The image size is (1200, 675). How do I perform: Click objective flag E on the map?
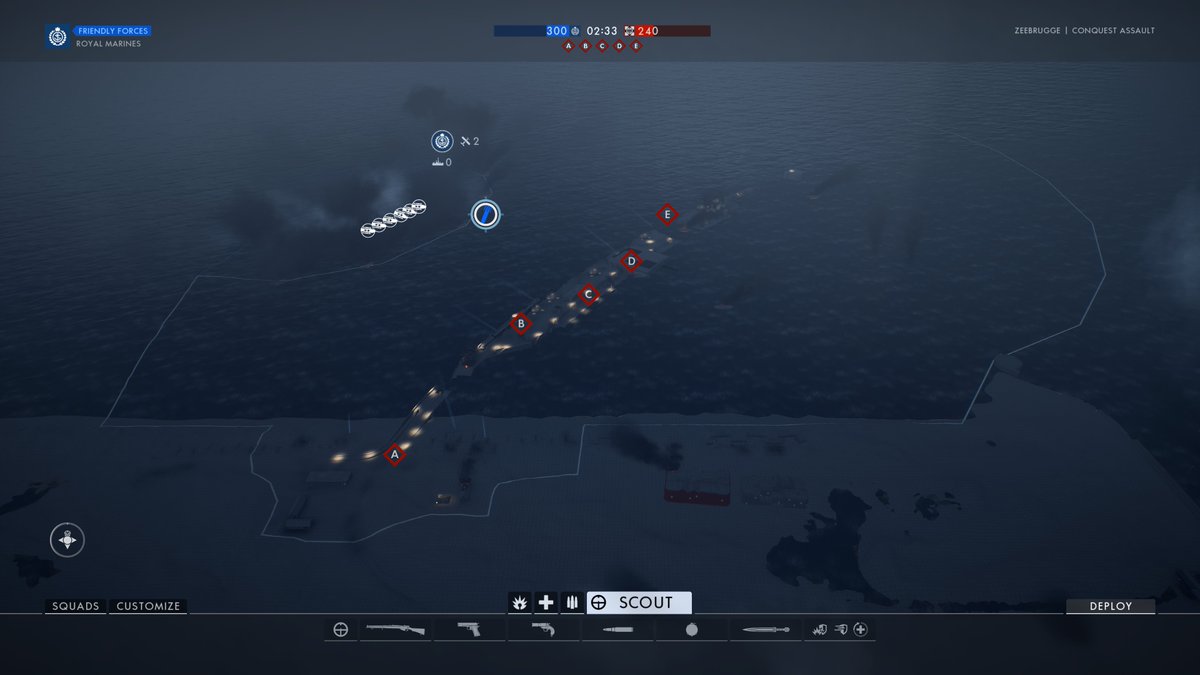tap(667, 214)
